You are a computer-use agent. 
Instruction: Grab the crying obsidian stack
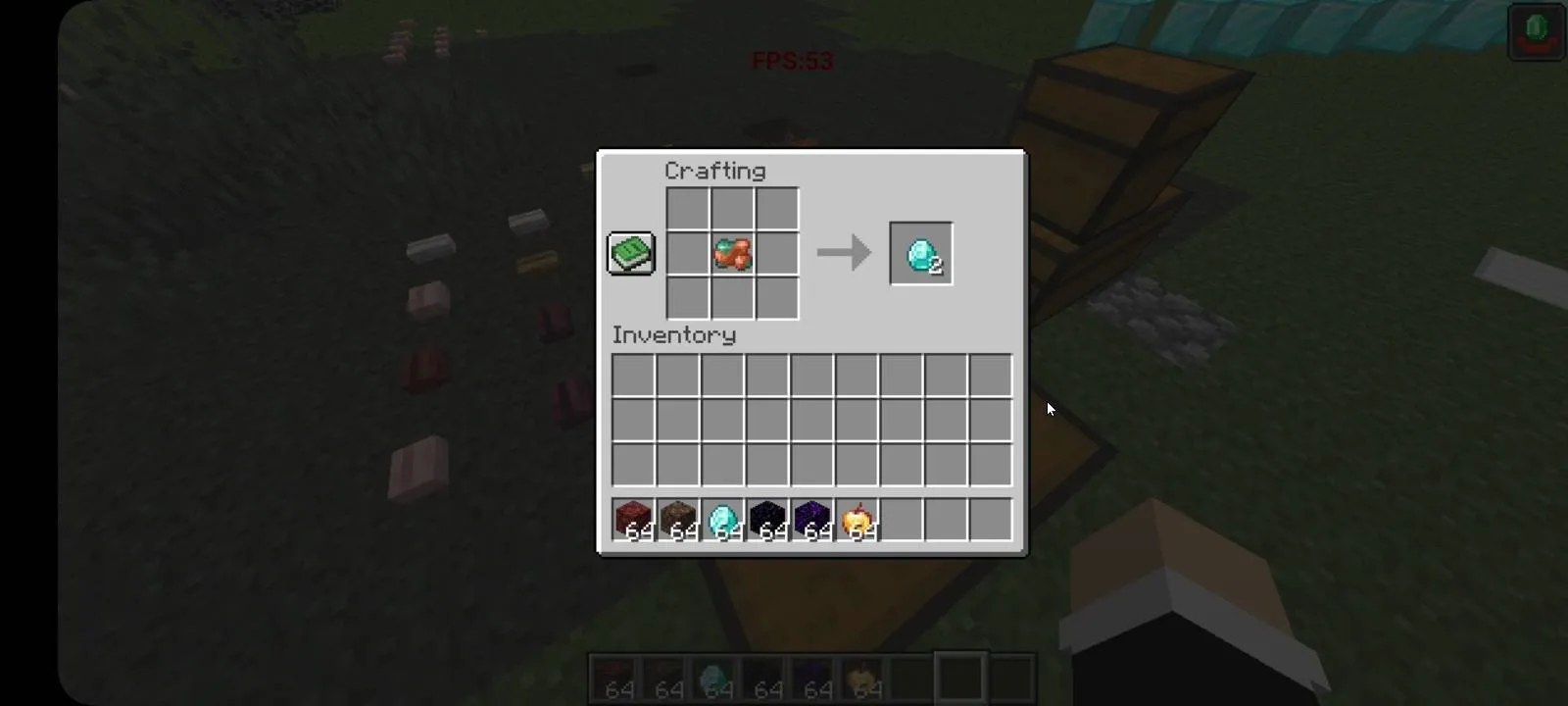click(813, 520)
